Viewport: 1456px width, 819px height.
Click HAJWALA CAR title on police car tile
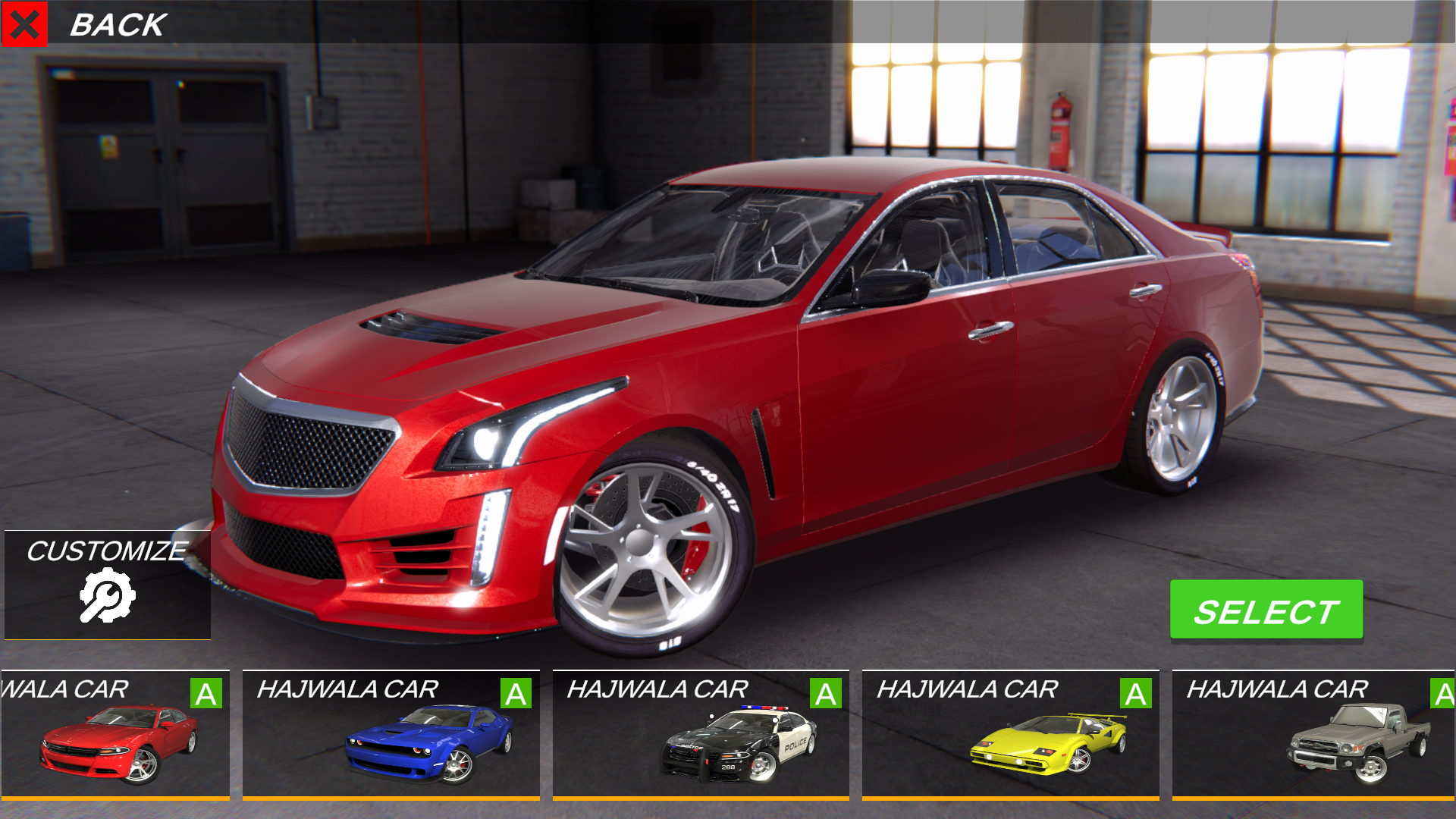658,689
